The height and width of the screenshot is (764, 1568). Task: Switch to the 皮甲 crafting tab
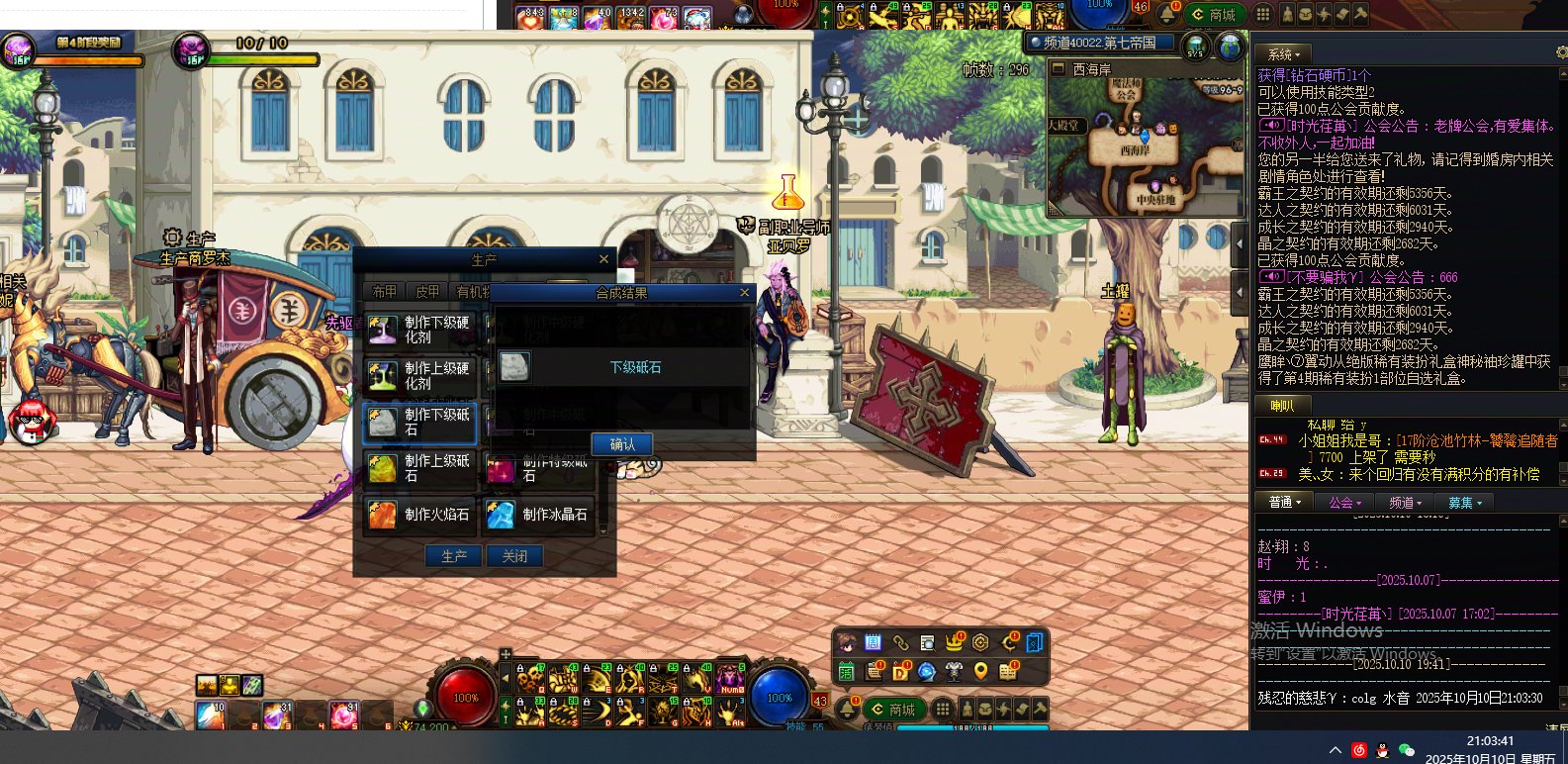427,292
